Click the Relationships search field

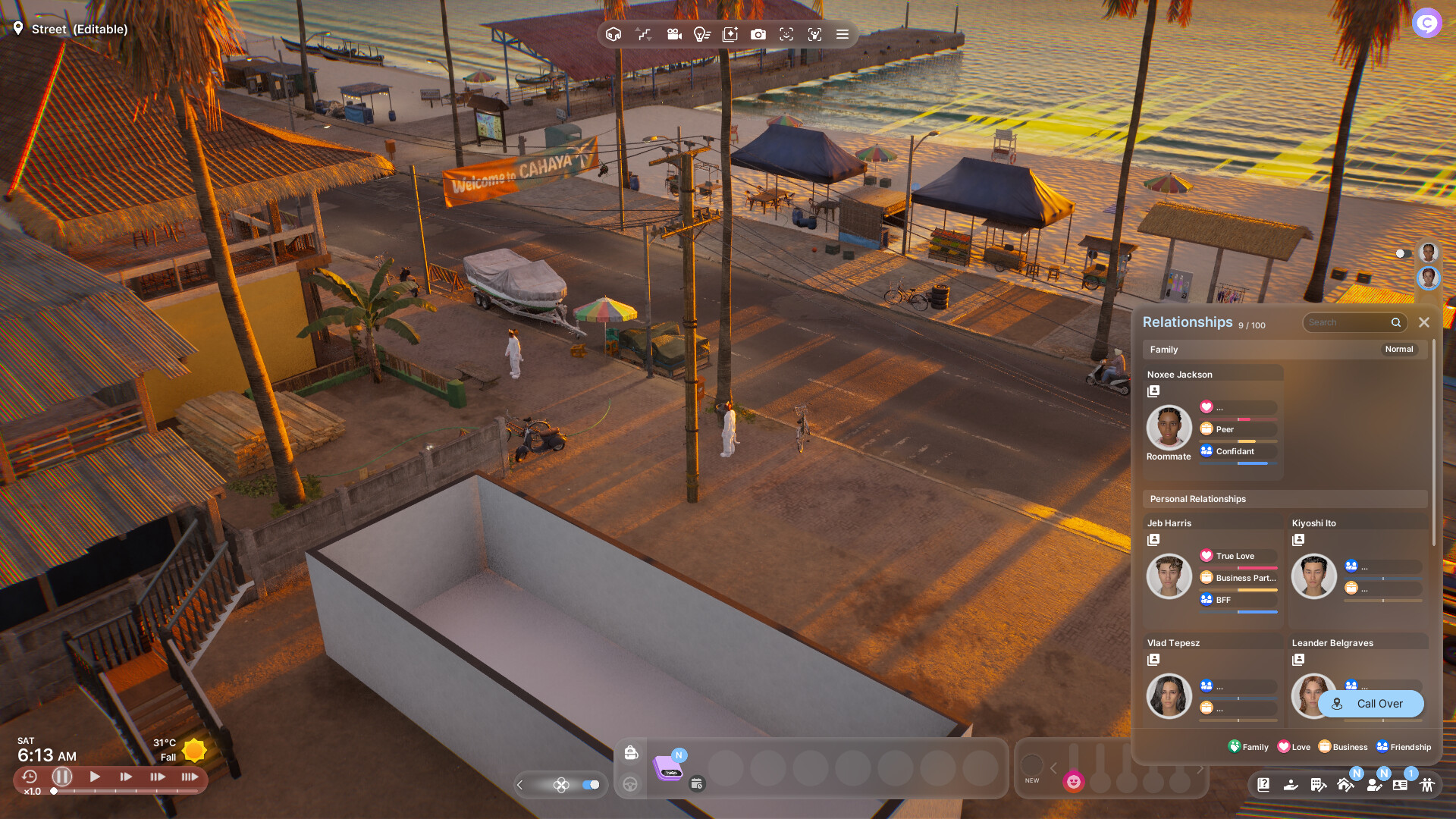tap(1348, 322)
